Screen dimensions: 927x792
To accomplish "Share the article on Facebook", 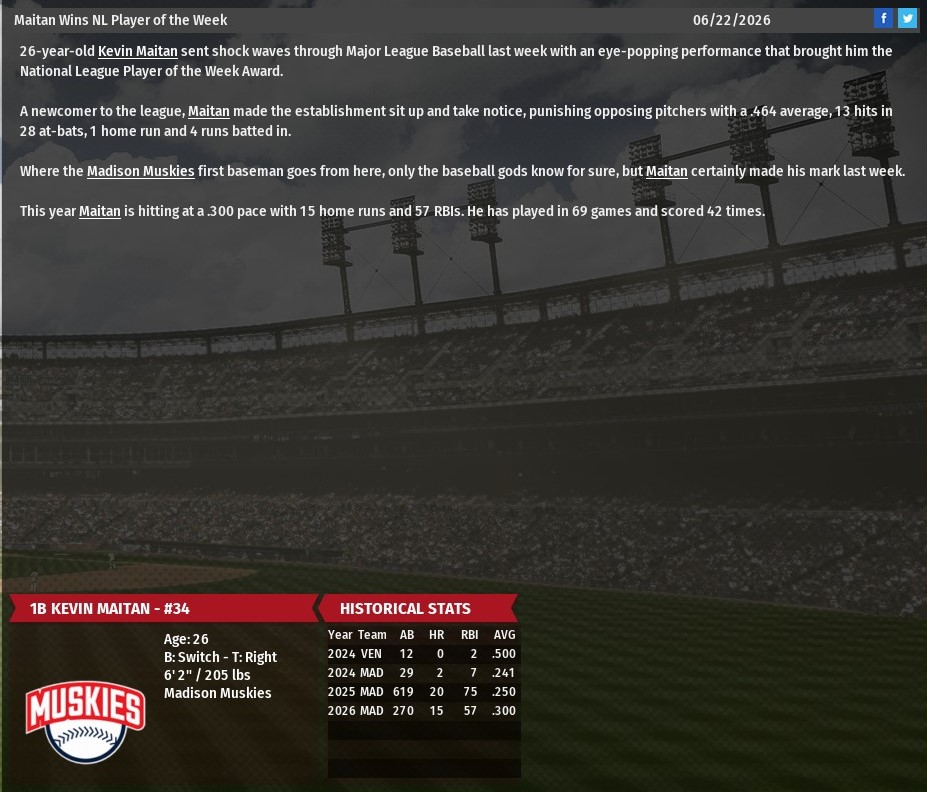I will click(883, 18).
